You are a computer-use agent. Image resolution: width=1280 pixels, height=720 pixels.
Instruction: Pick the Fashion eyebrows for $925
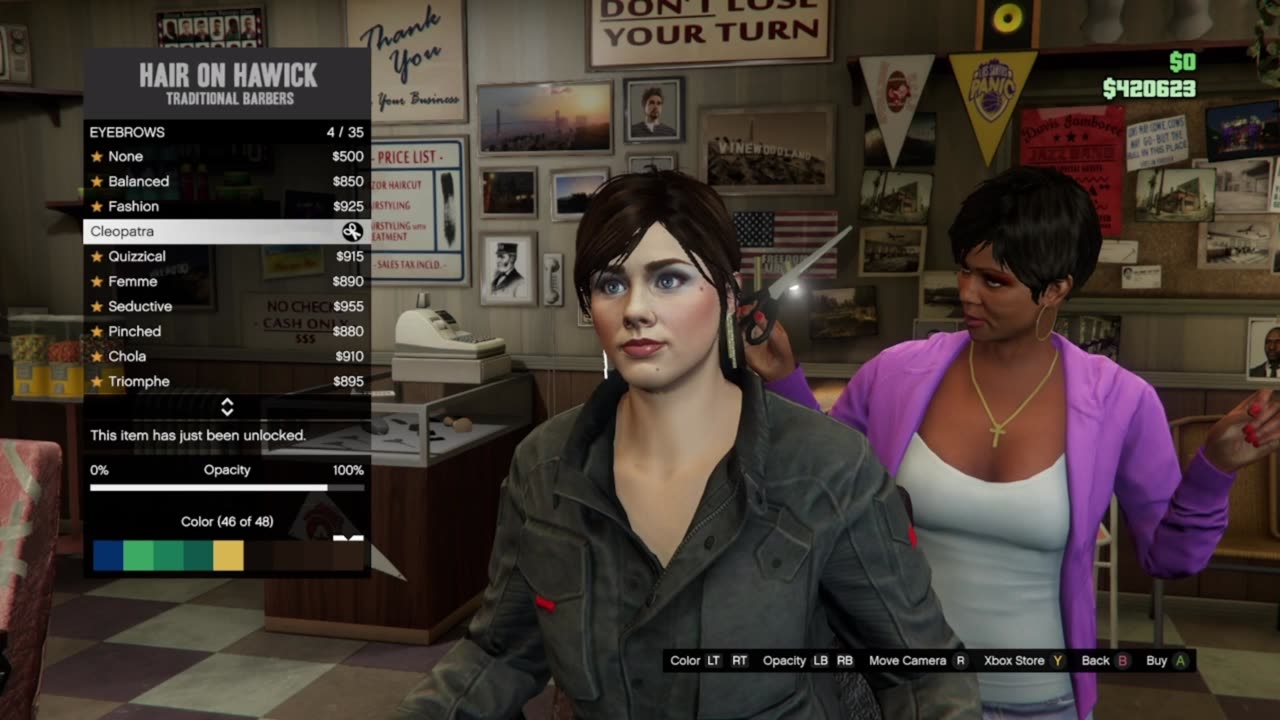(226, 206)
